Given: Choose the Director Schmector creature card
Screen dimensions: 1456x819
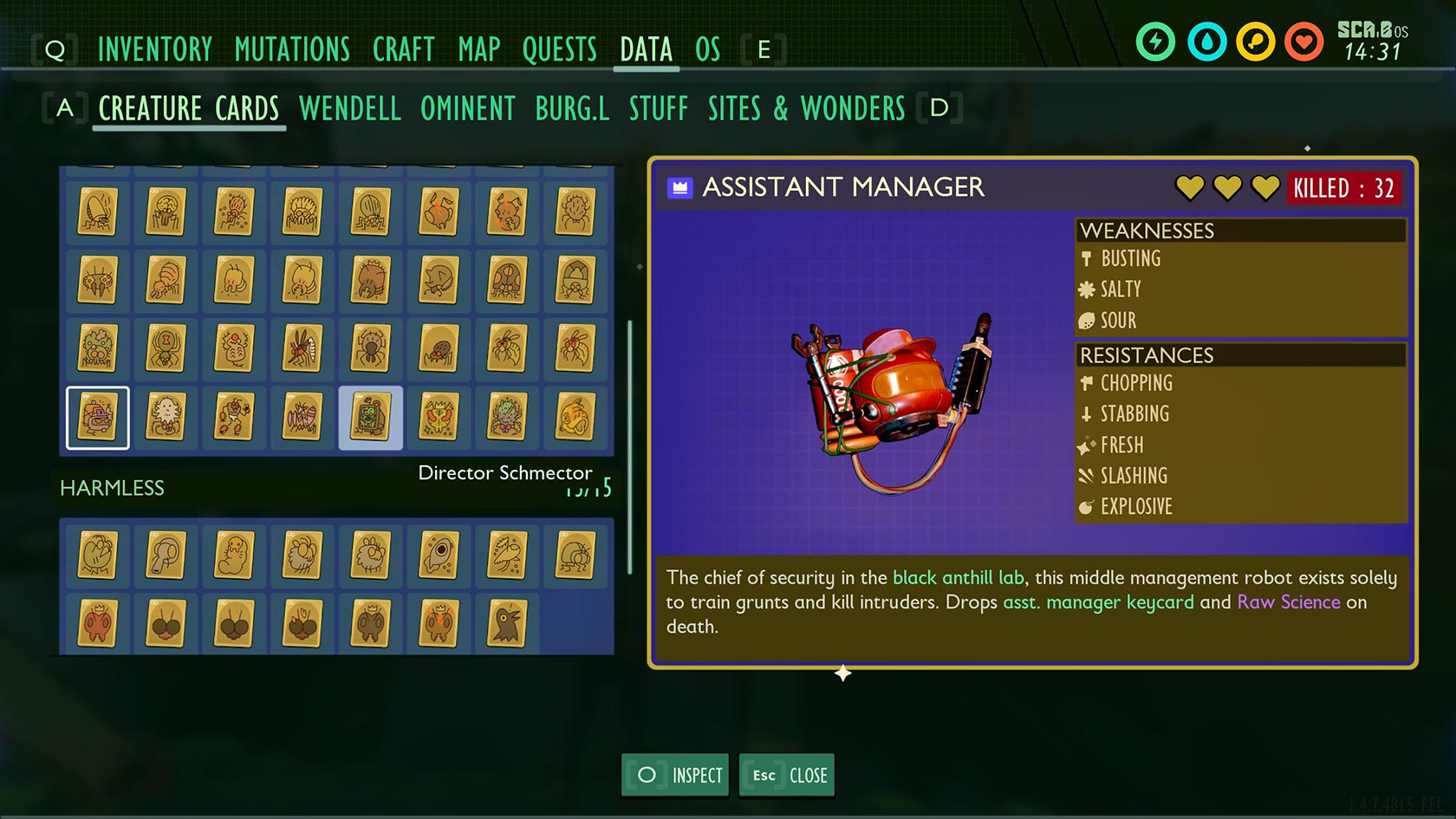Looking at the screenshot, I should tap(371, 418).
